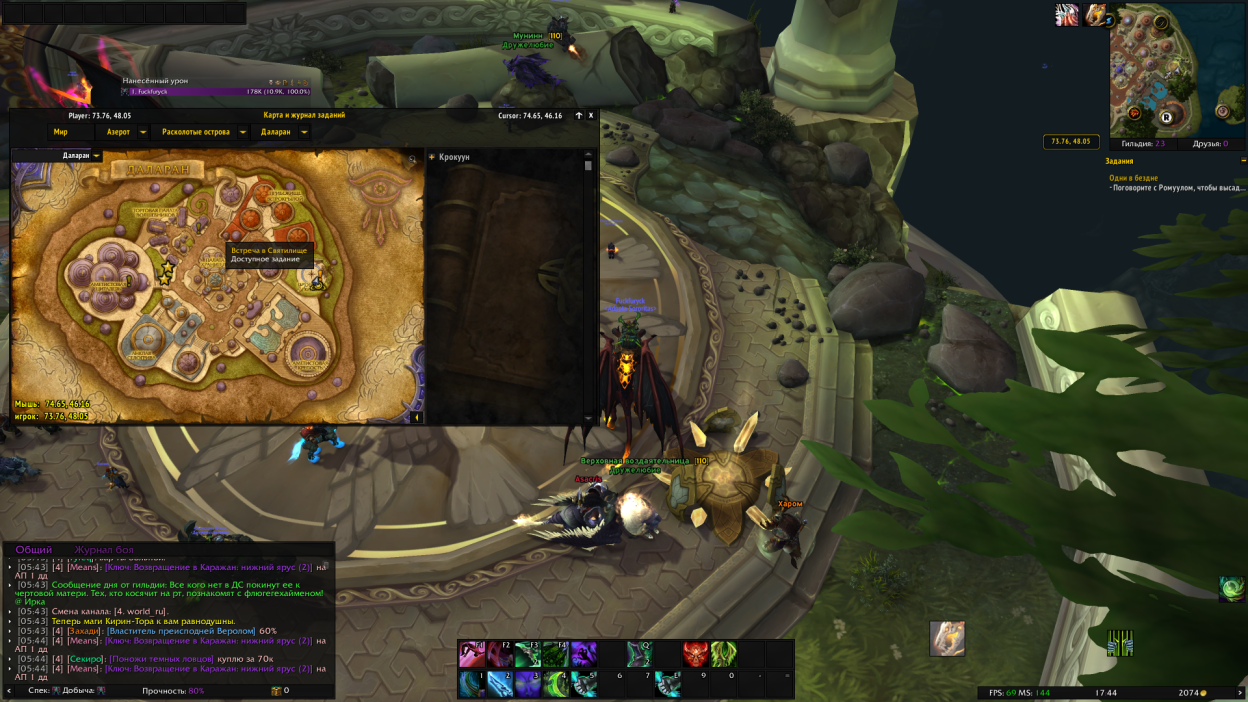Viewport: 1248px width, 702px height.
Task: Click the 'Мир' world map button
Action: (61, 132)
